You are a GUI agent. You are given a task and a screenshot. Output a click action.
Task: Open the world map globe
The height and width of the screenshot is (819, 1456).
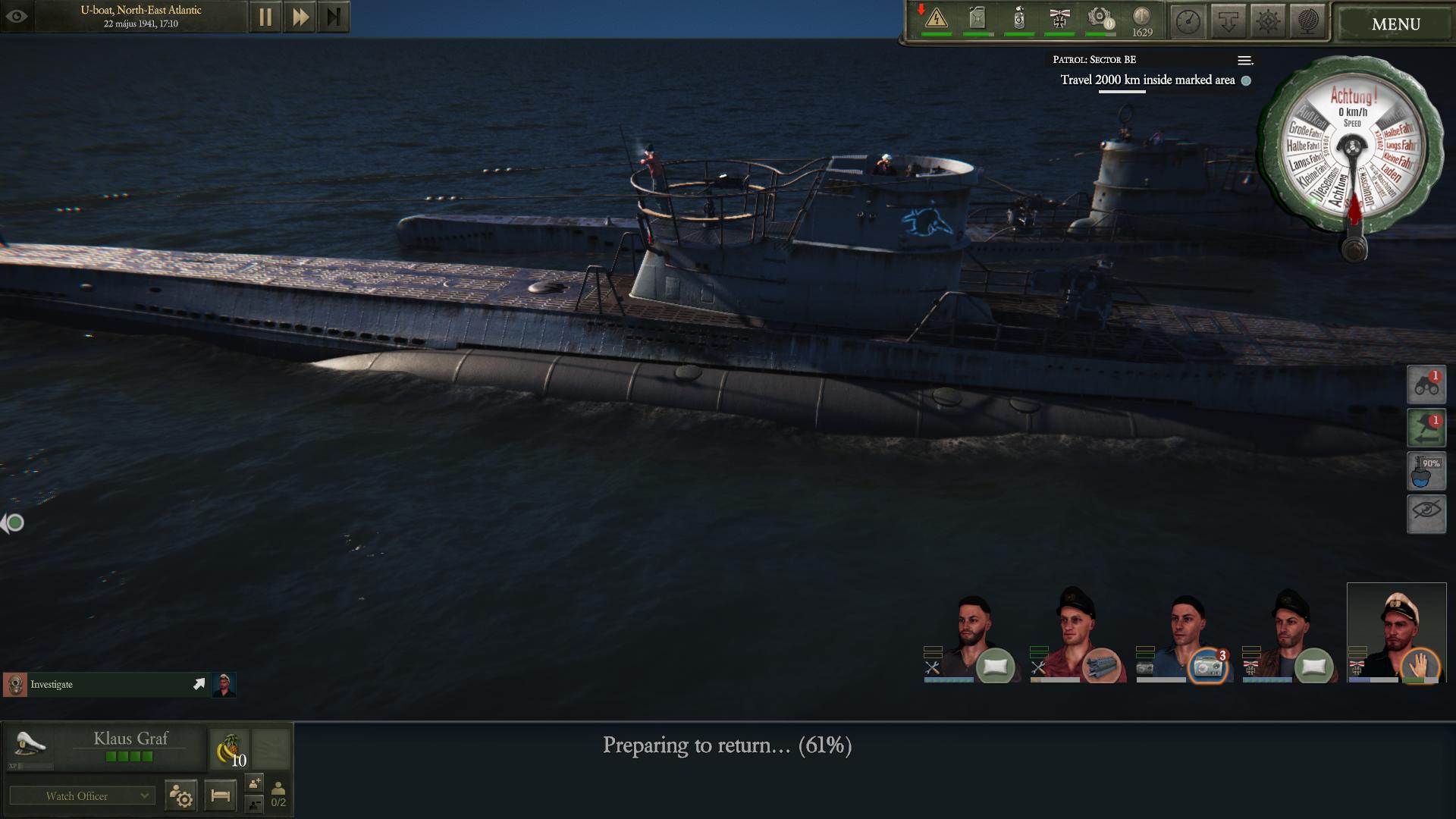(1308, 22)
